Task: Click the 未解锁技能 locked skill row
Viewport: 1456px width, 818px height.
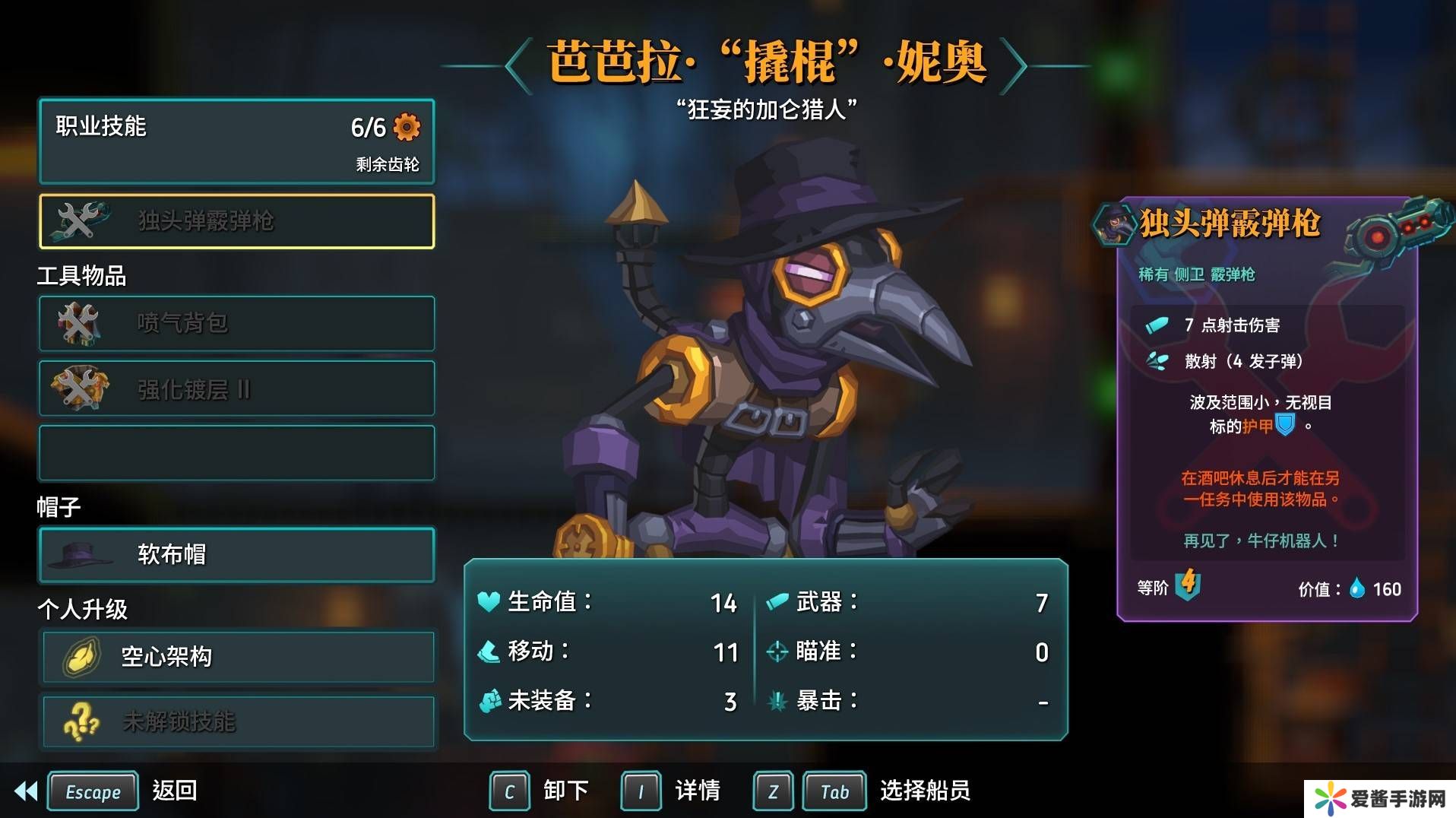Action: (238, 721)
